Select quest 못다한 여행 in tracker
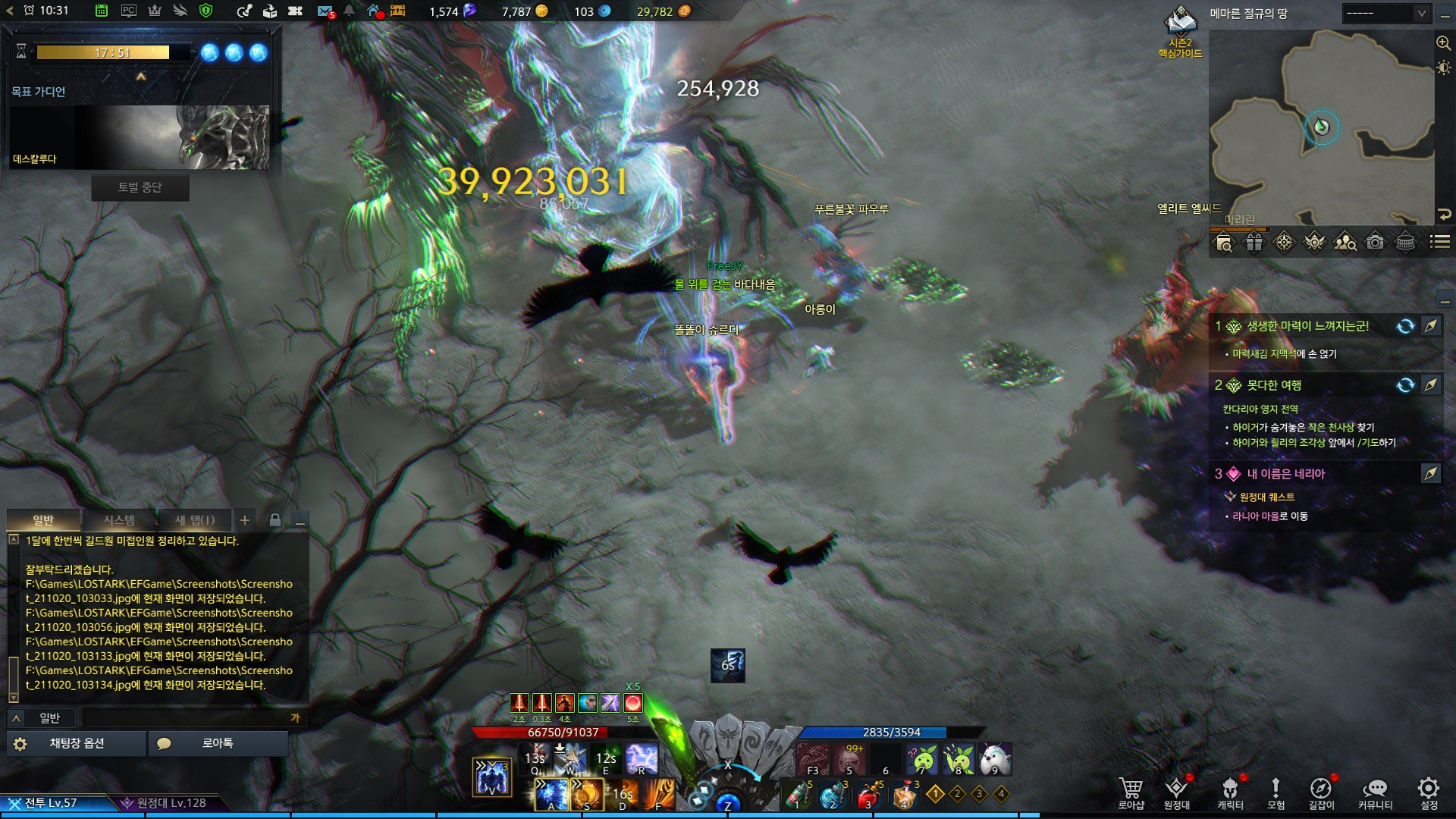Screen dimensions: 1456x819 tap(1274, 385)
